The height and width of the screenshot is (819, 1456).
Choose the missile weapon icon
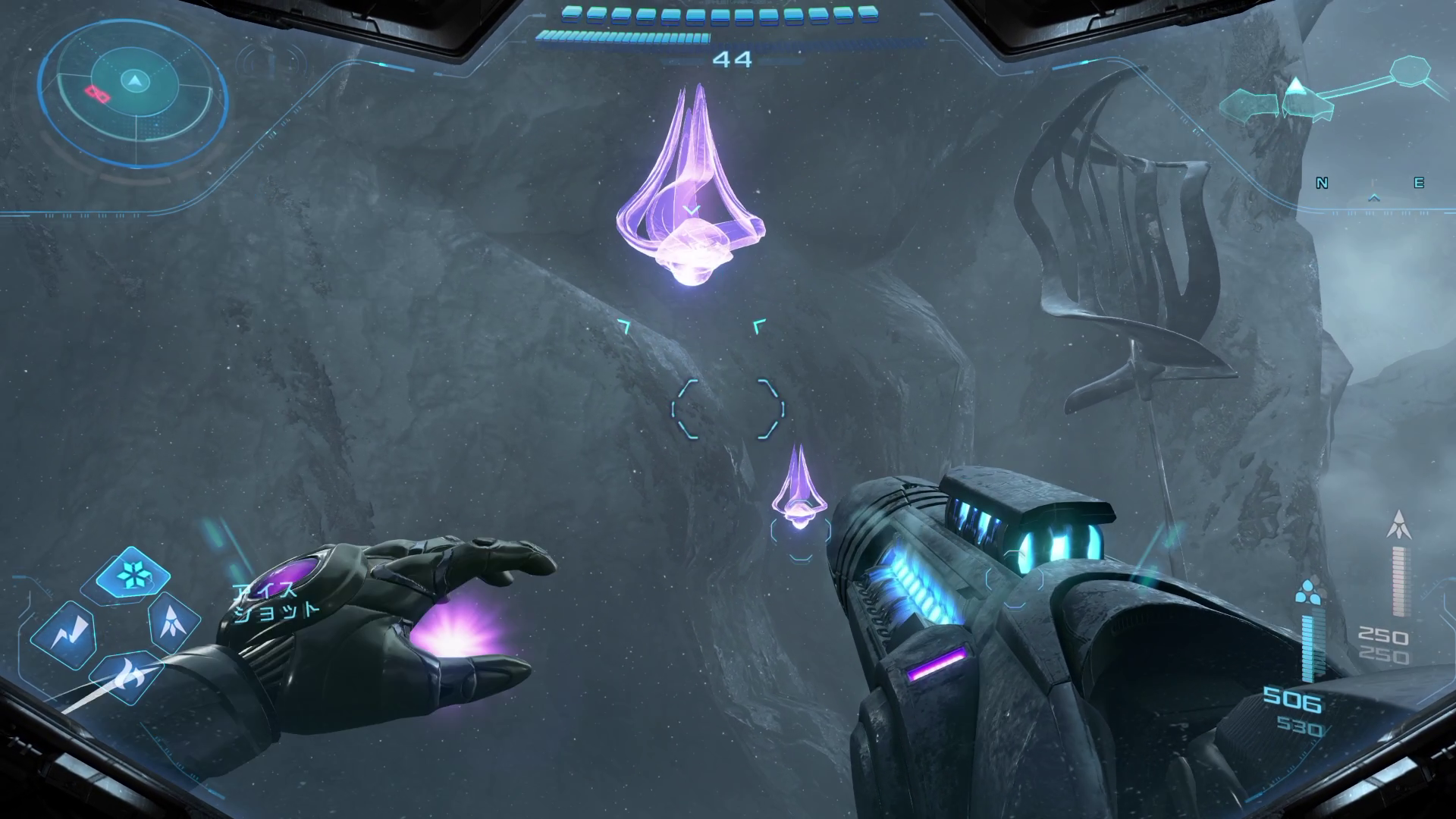tap(173, 620)
